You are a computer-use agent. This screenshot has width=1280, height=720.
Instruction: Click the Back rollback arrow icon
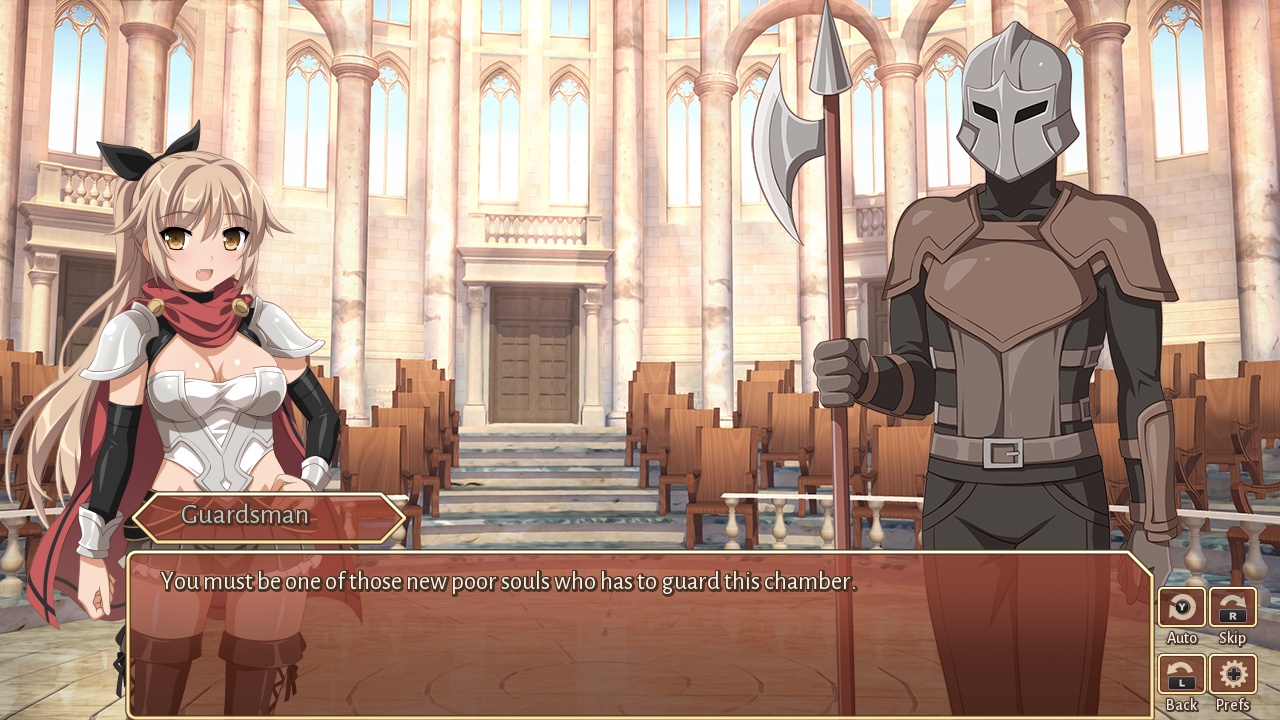tap(1180, 668)
